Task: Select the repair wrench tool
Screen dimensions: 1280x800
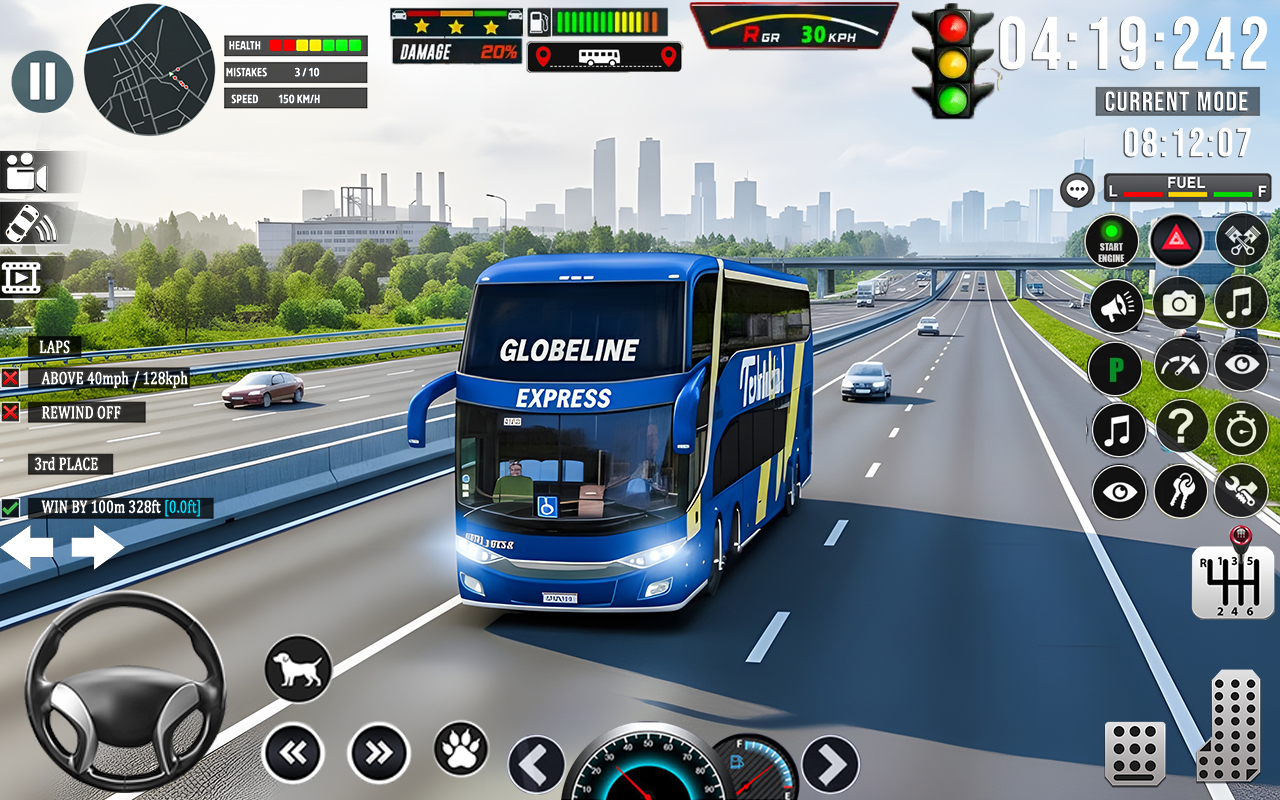Action: coord(1241,492)
